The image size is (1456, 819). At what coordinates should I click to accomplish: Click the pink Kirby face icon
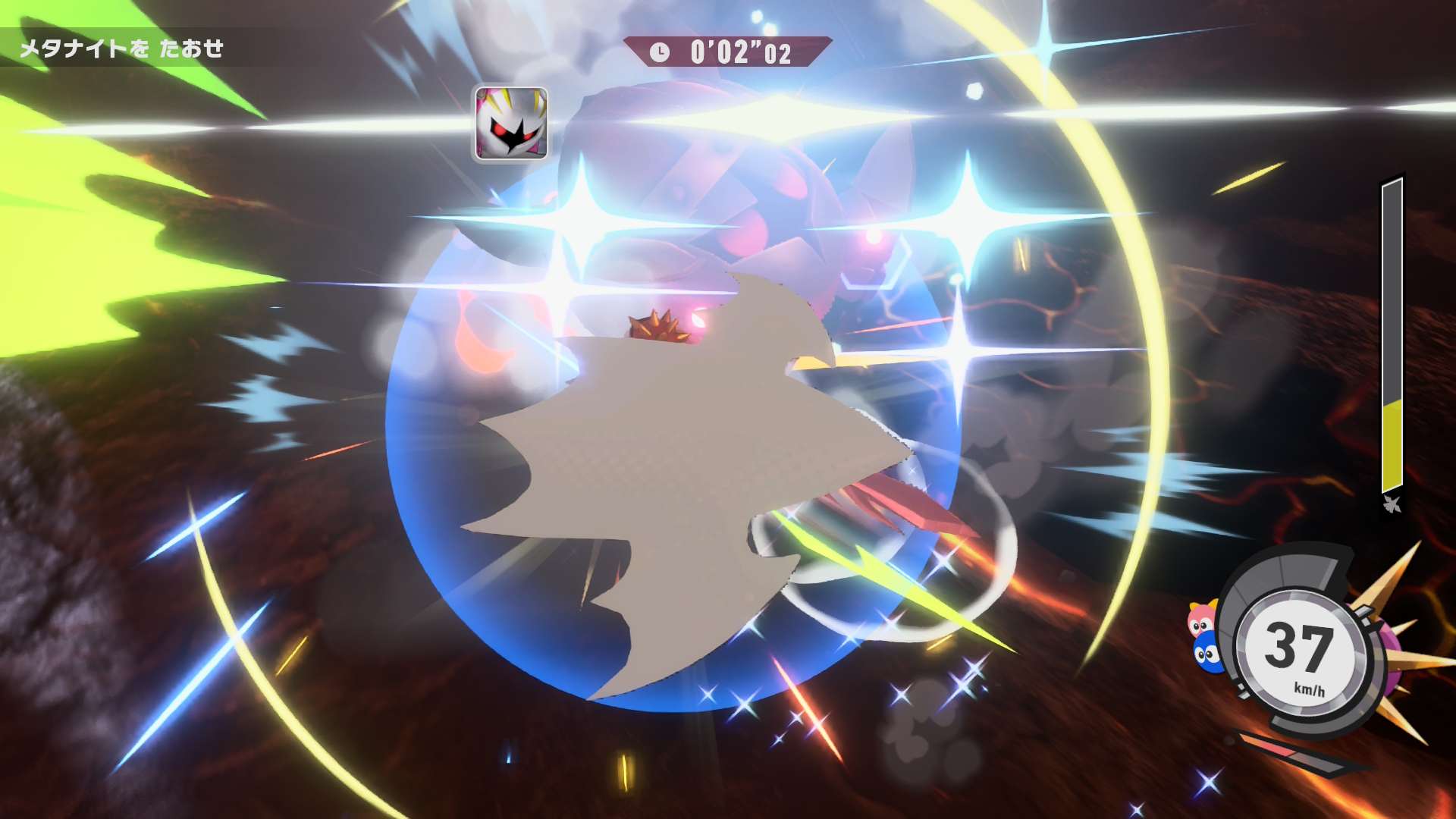point(1201,620)
